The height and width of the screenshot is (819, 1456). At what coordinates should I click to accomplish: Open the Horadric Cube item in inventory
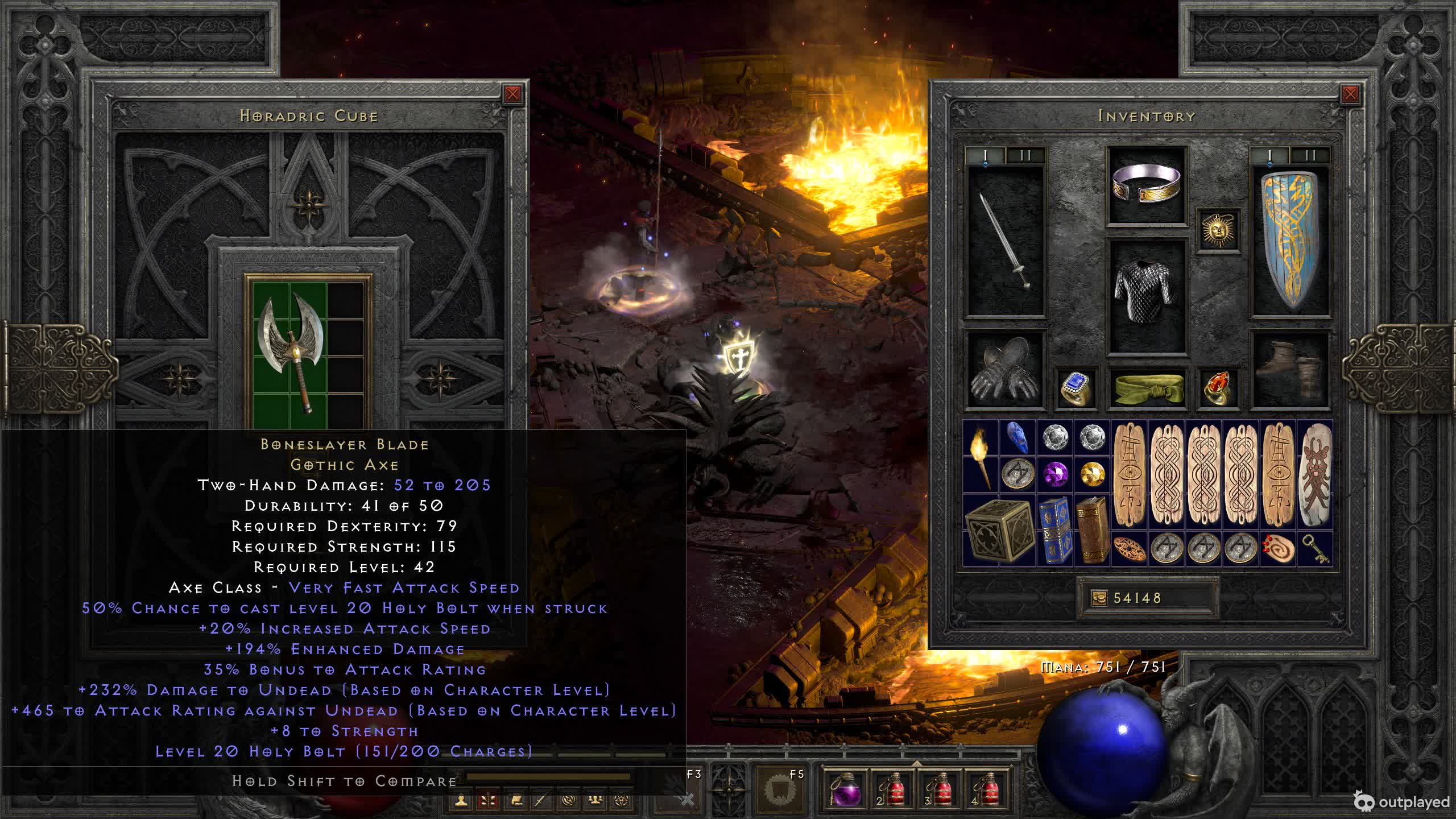(999, 530)
